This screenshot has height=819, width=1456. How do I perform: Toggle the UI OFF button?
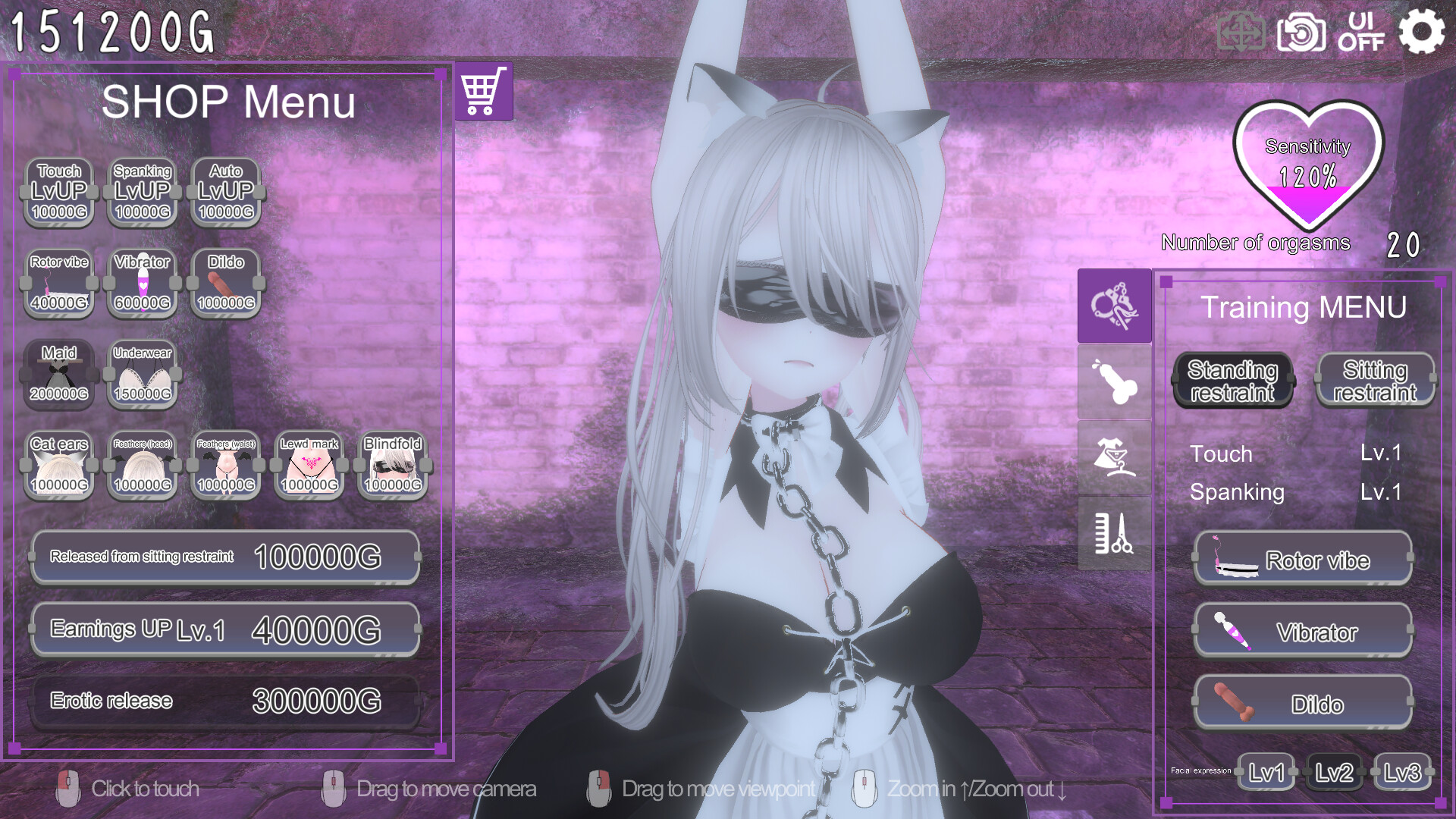(1360, 32)
